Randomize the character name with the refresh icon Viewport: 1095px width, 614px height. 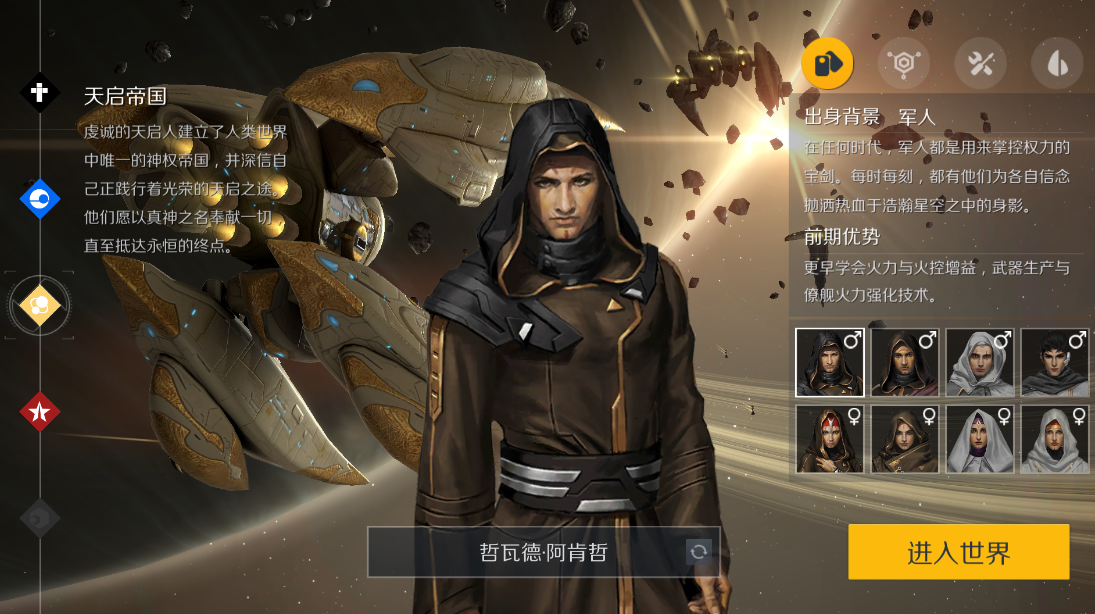coord(698,551)
